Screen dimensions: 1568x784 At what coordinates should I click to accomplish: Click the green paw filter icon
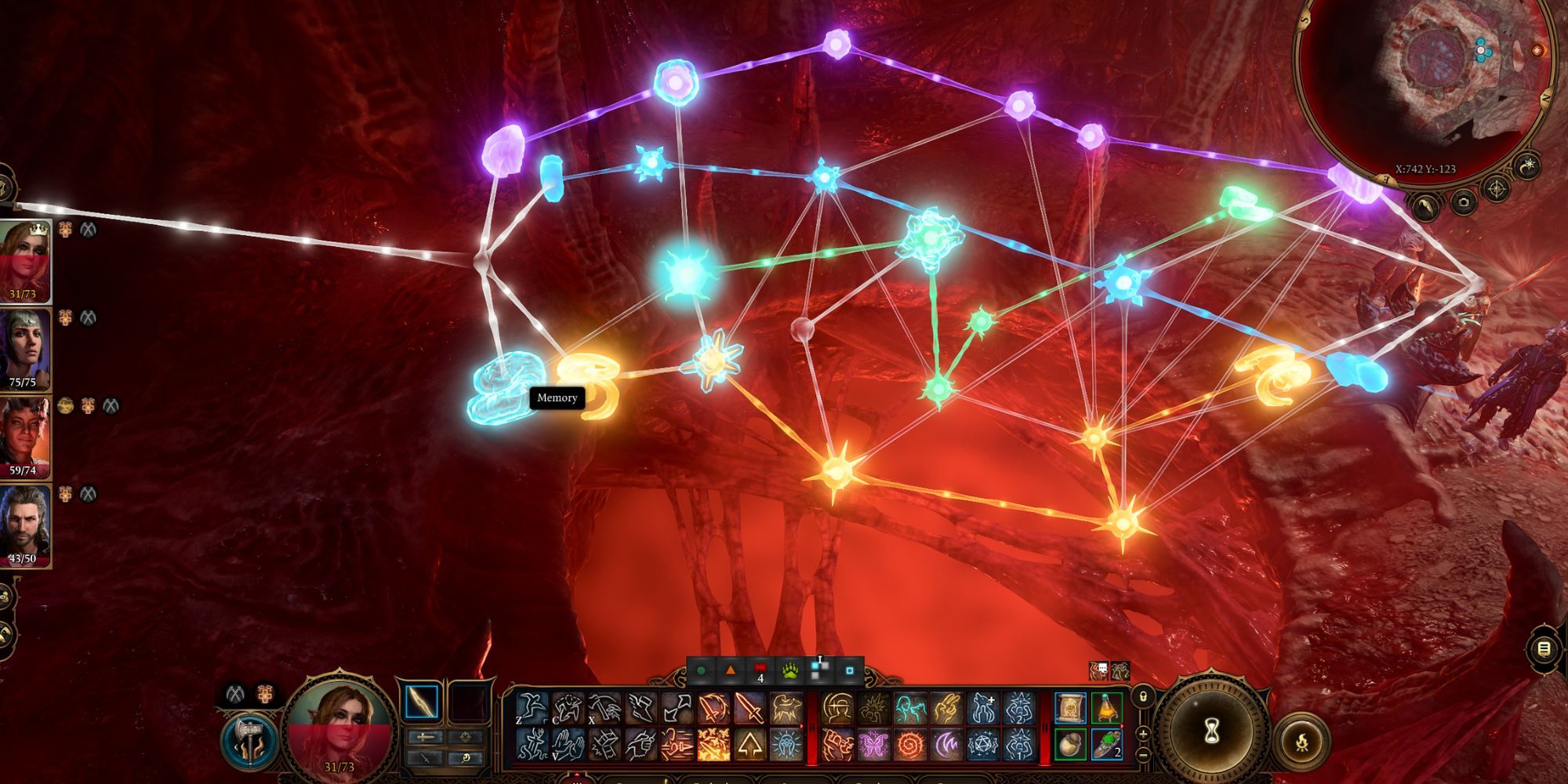789,671
